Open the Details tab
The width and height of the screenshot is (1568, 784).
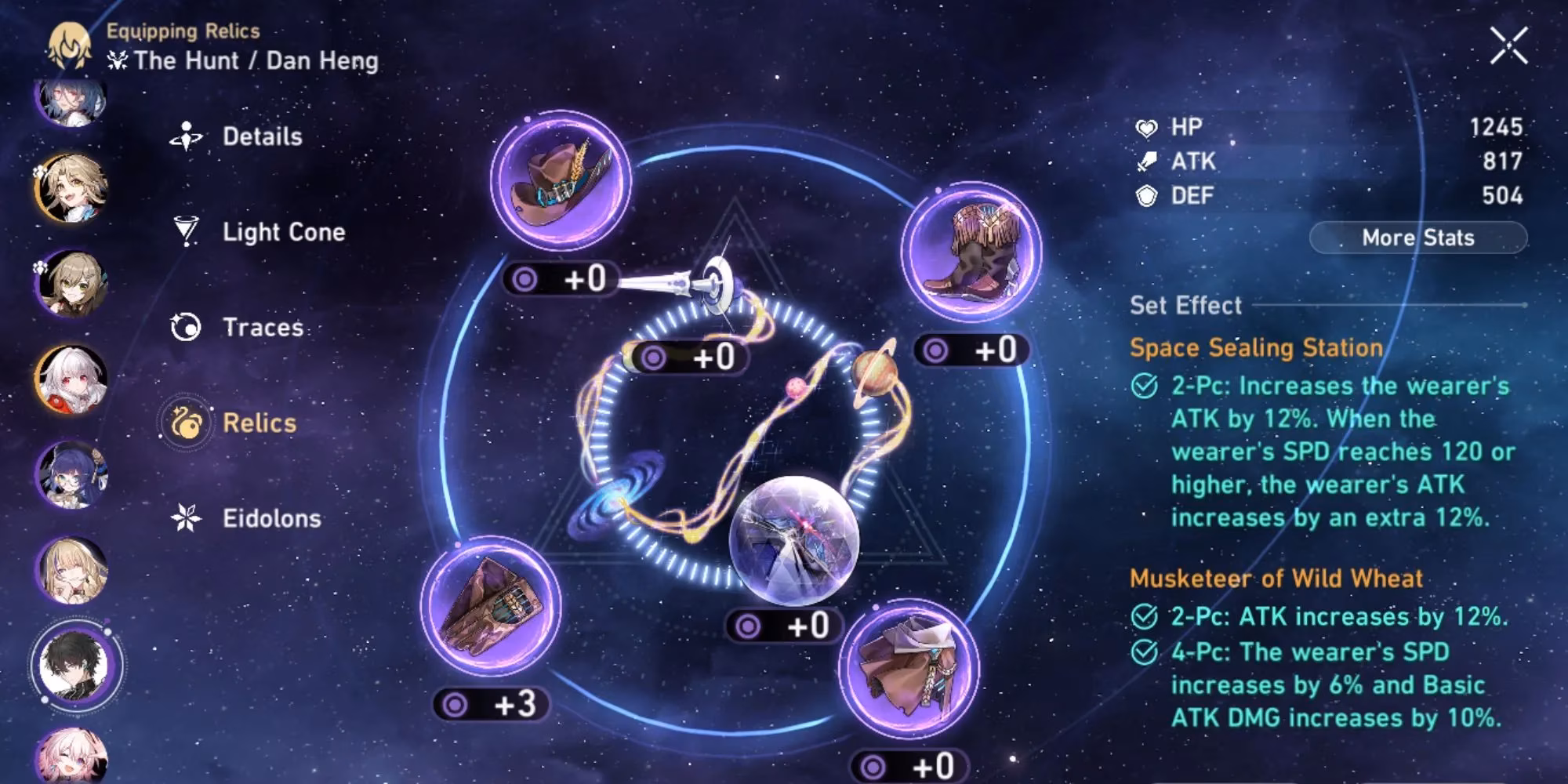261,136
